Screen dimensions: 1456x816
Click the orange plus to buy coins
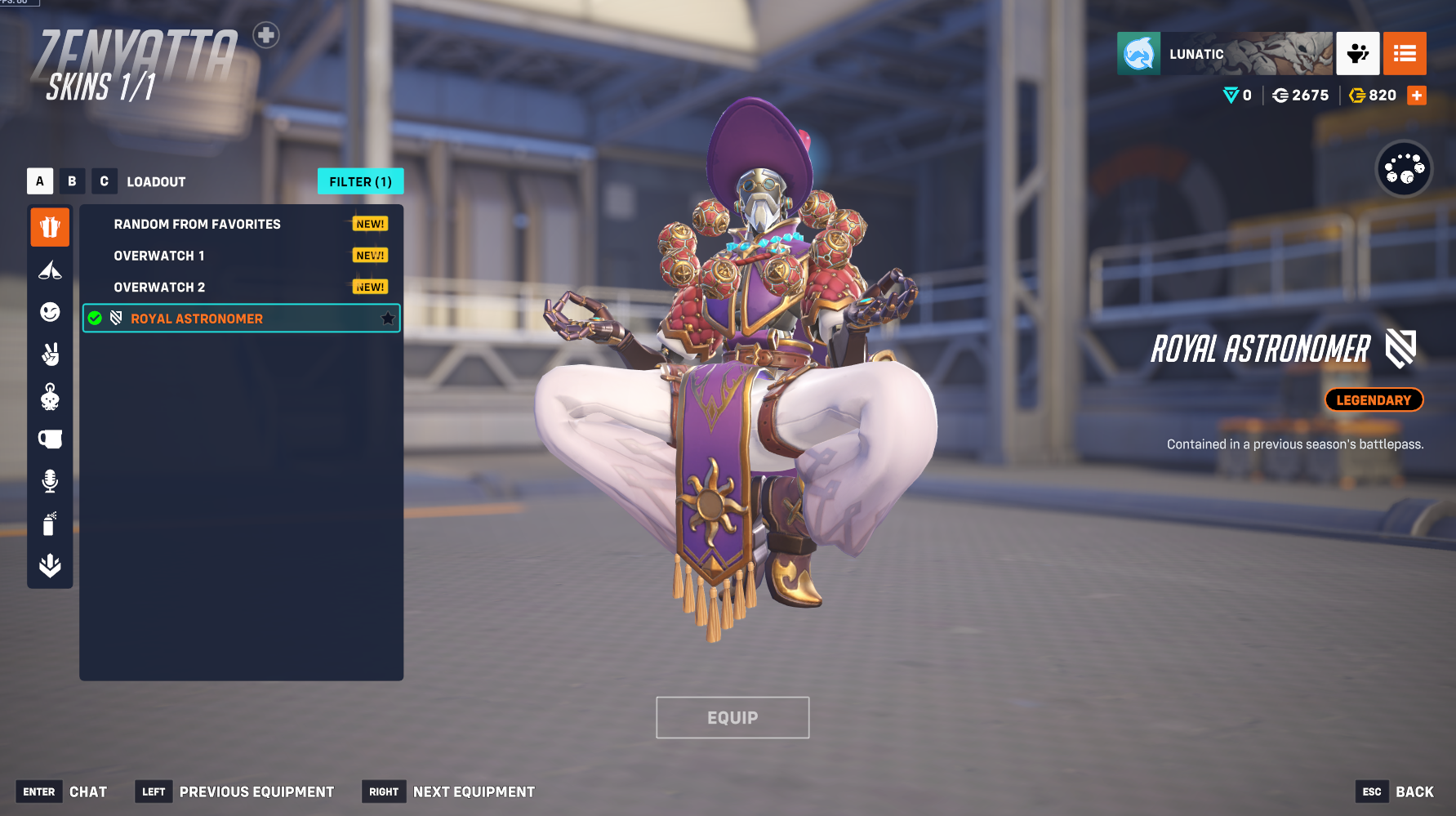click(1417, 96)
